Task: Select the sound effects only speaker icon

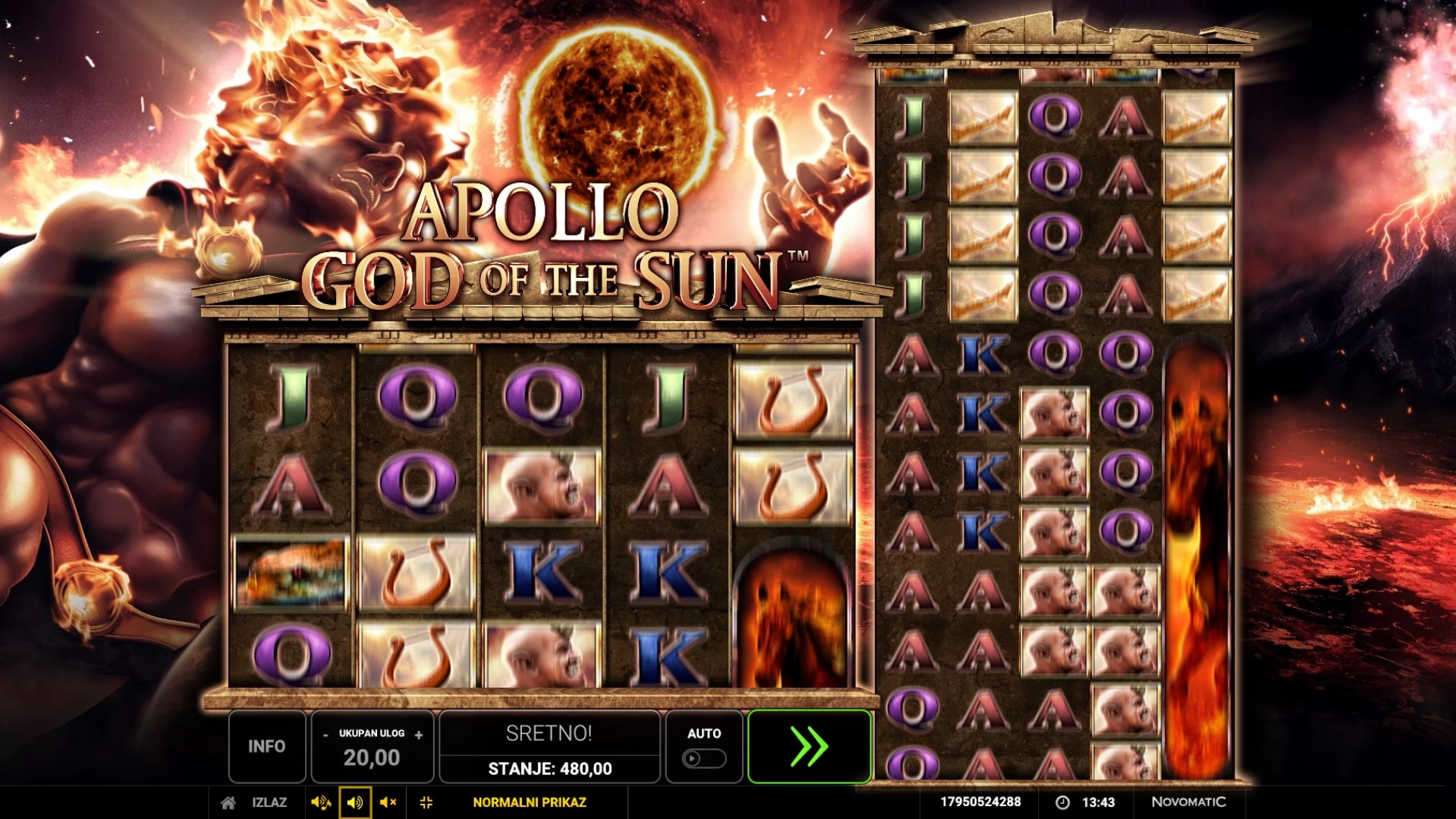Action: 354,802
